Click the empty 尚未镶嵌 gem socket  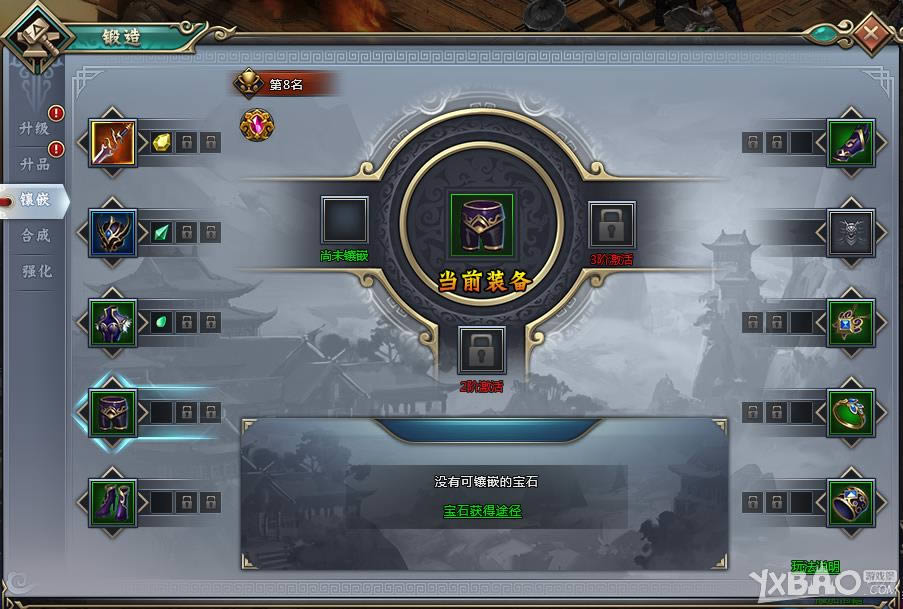click(345, 220)
